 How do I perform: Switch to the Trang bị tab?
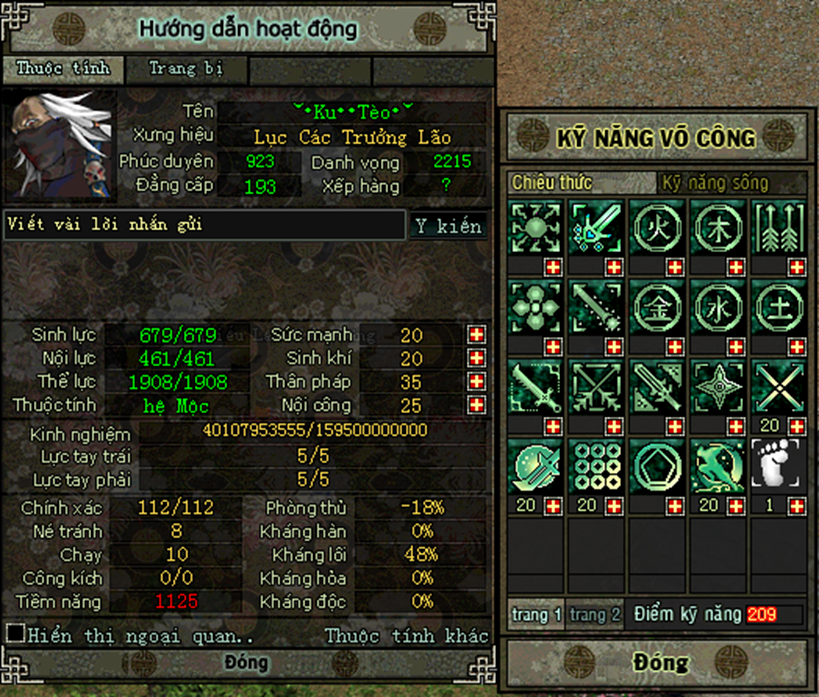[x=185, y=69]
